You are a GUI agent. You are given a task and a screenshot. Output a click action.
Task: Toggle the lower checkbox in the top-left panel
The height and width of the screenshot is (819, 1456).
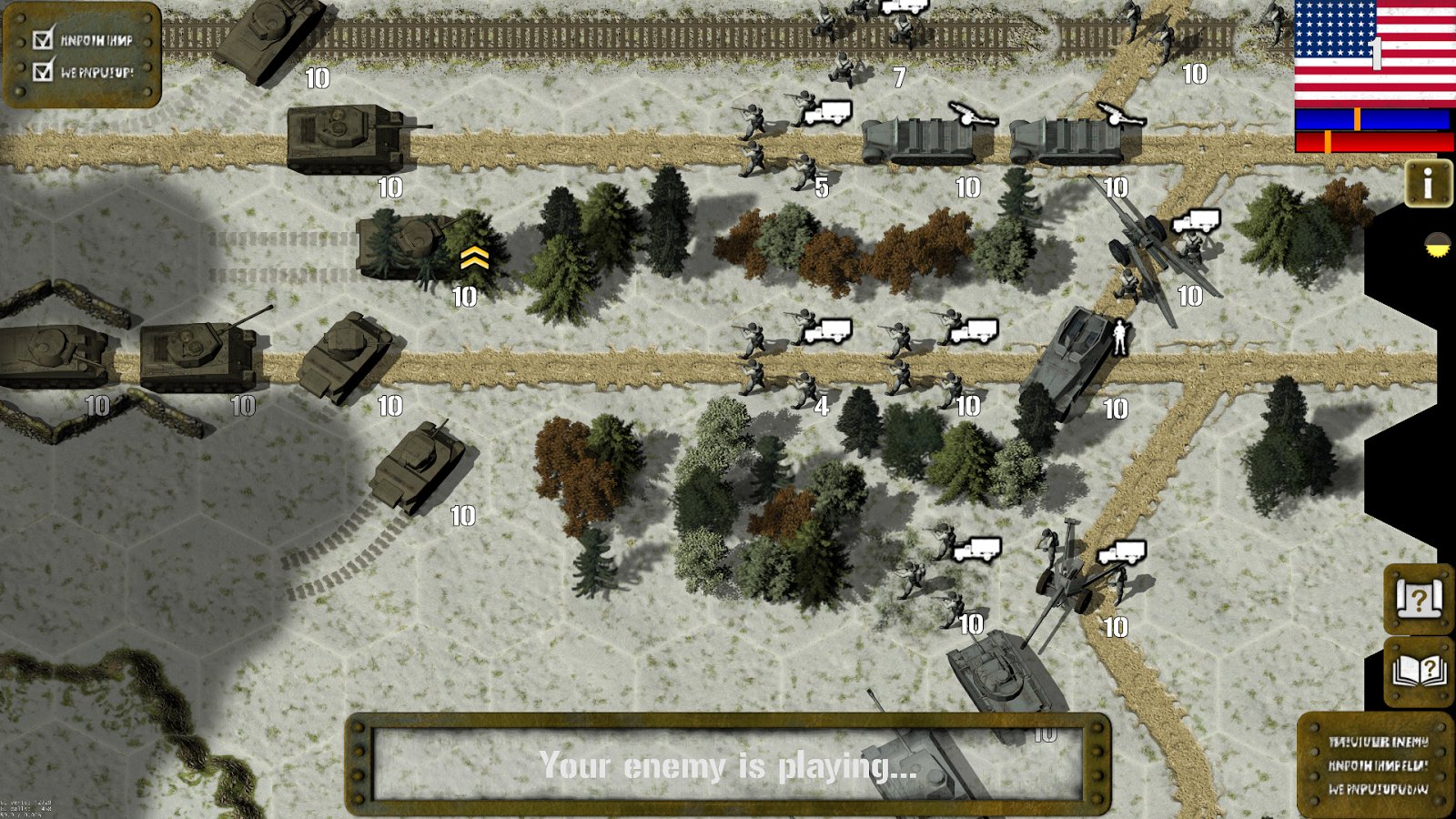(x=43, y=71)
